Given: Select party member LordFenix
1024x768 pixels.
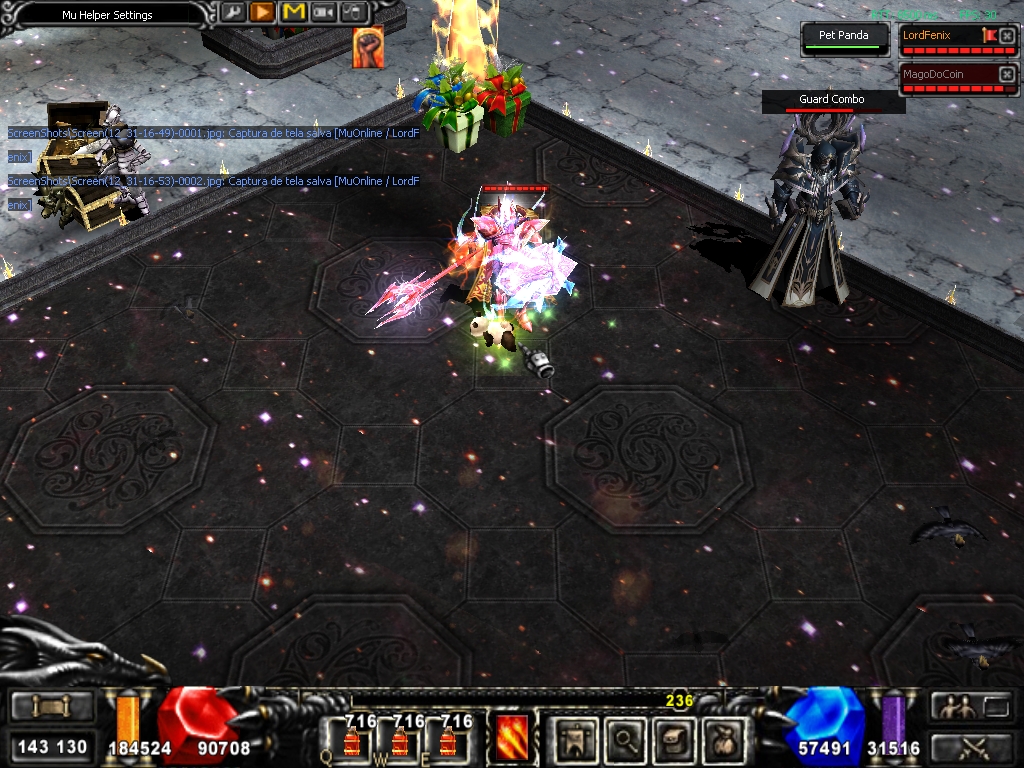Looking at the screenshot, I should (938, 36).
